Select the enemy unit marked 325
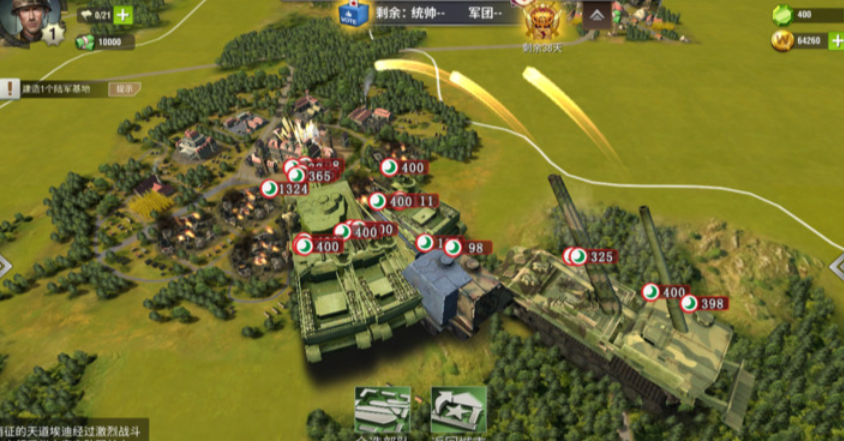844x441 pixels. (591, 257)
